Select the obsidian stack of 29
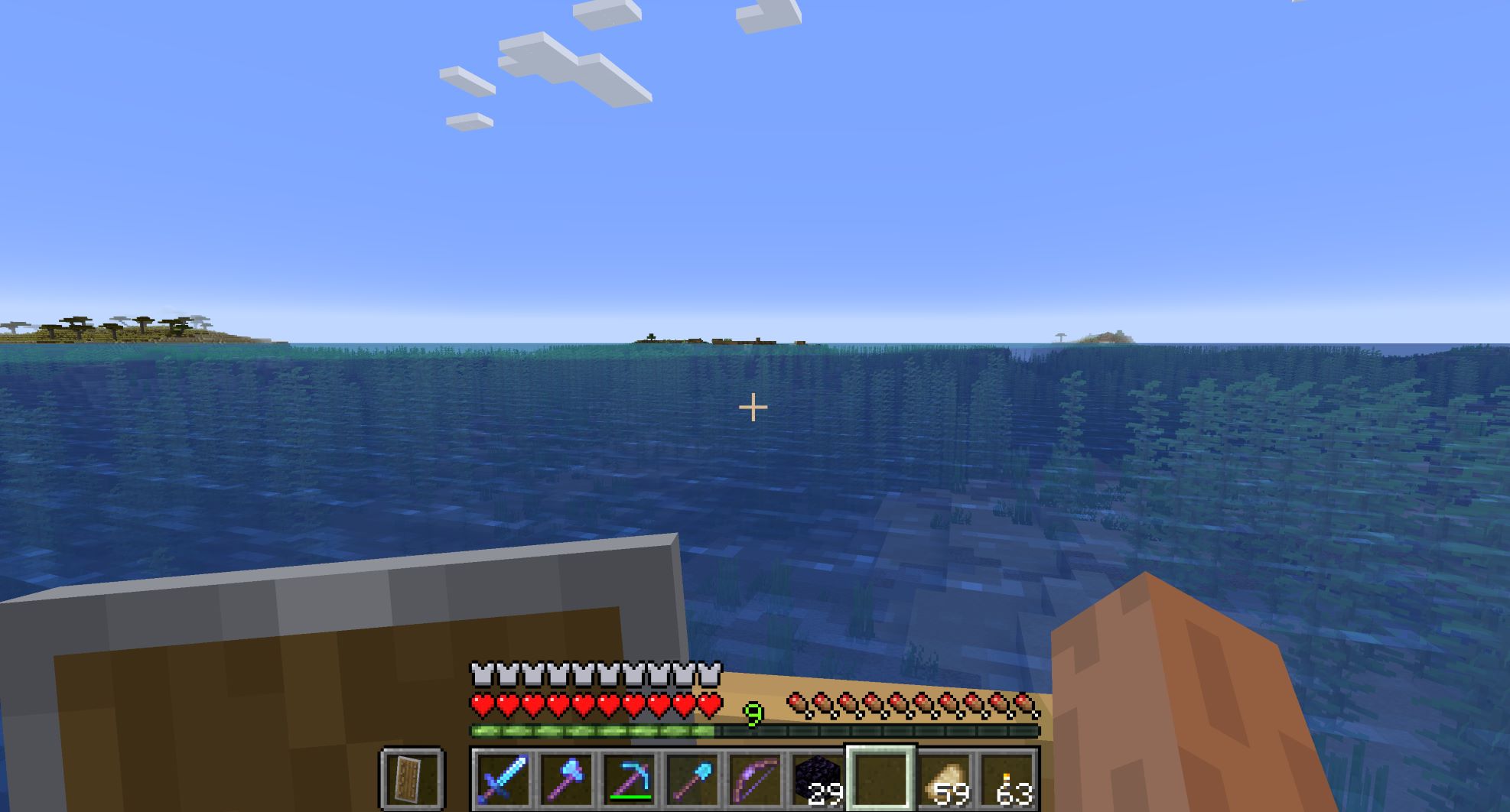This screenshot has width=1510, height=812. point(817,778)
